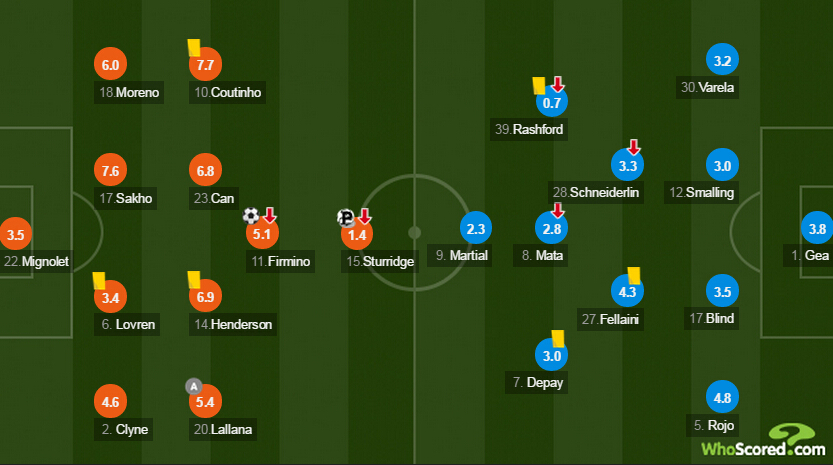Select Mignolet's rating bubble

coord(15,236)
